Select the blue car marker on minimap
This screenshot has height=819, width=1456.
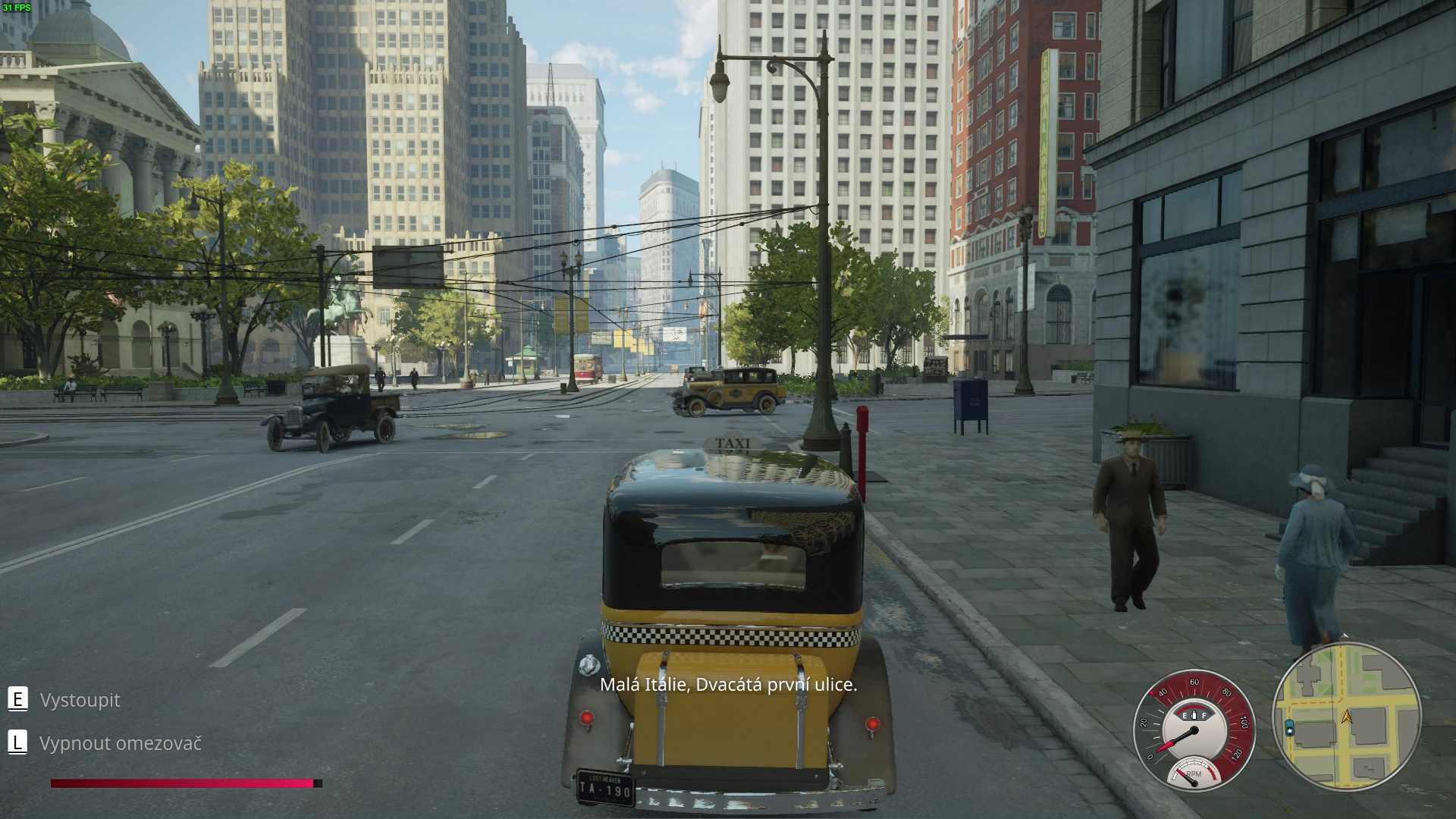tap(1289, 729)
